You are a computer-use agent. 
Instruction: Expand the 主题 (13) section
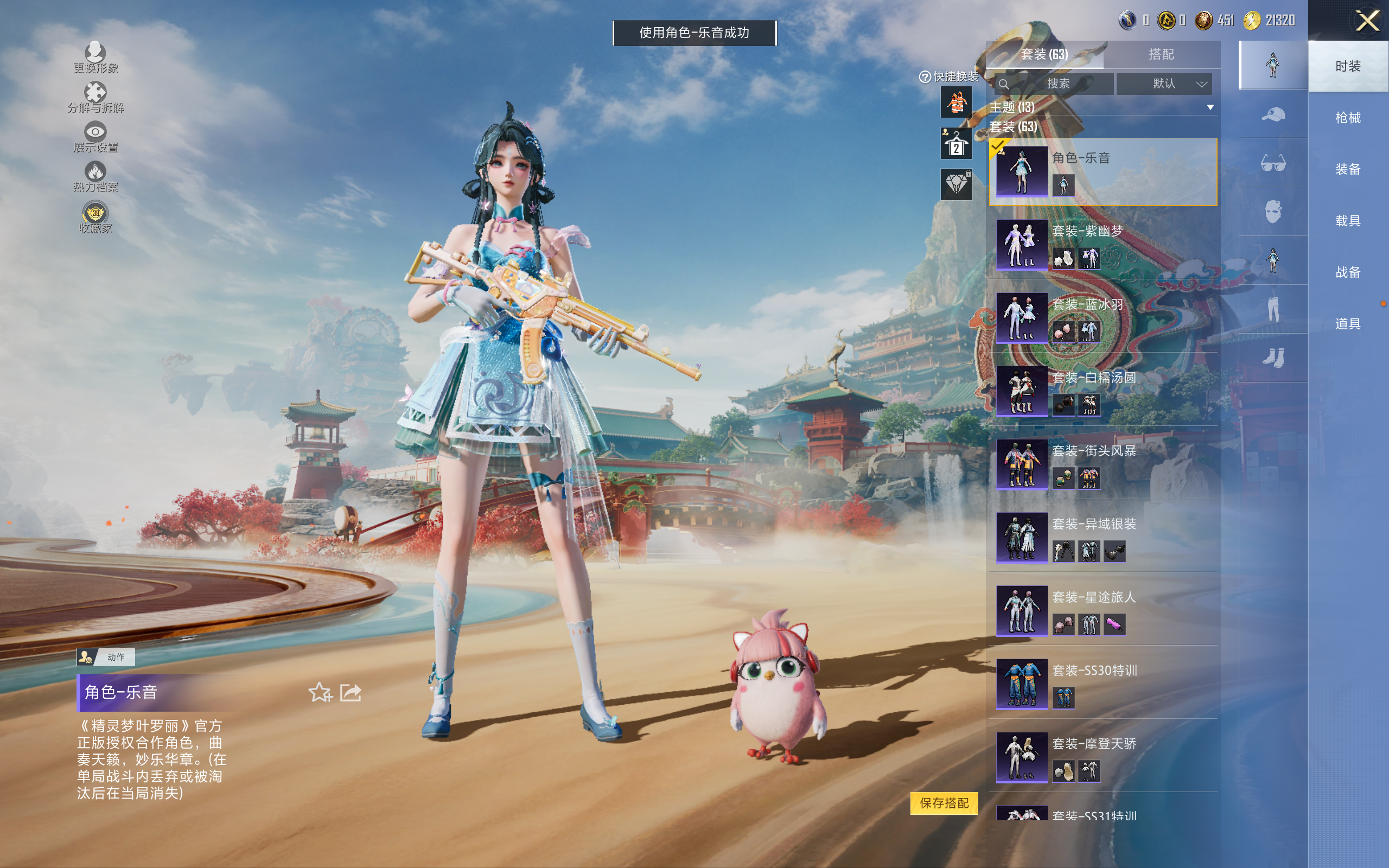(x=1210, y=107)
